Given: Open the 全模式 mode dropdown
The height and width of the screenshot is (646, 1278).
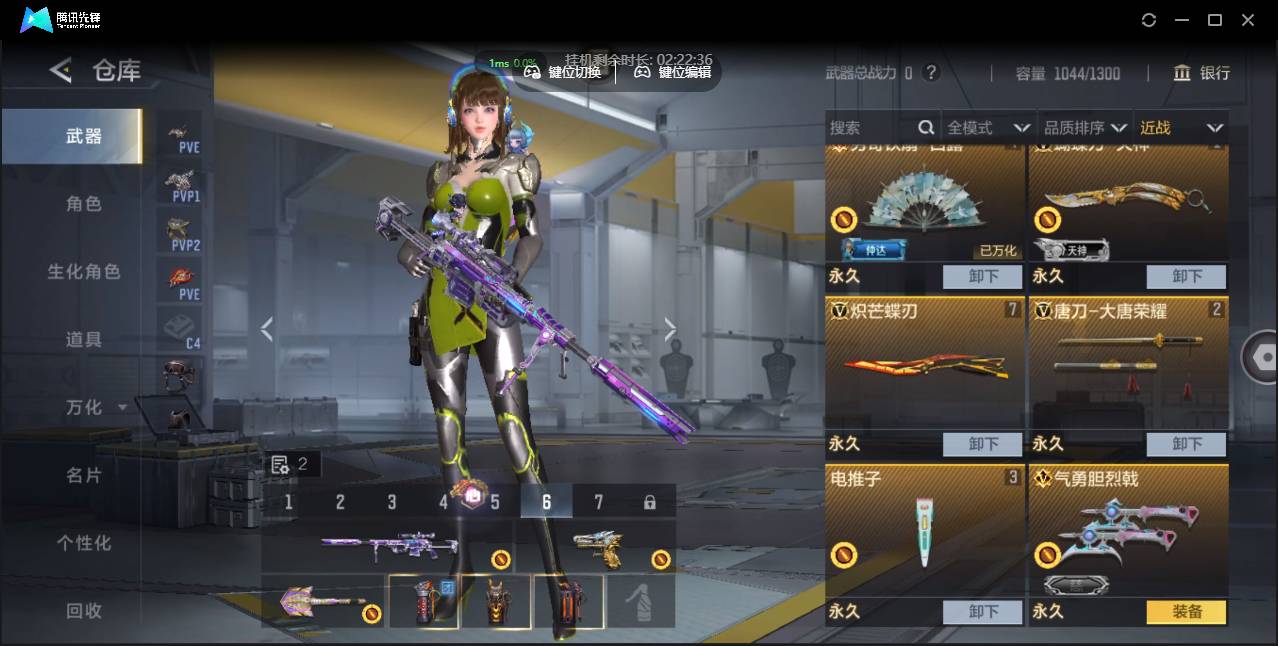Looking at the screenshot, I should [987, 128].
